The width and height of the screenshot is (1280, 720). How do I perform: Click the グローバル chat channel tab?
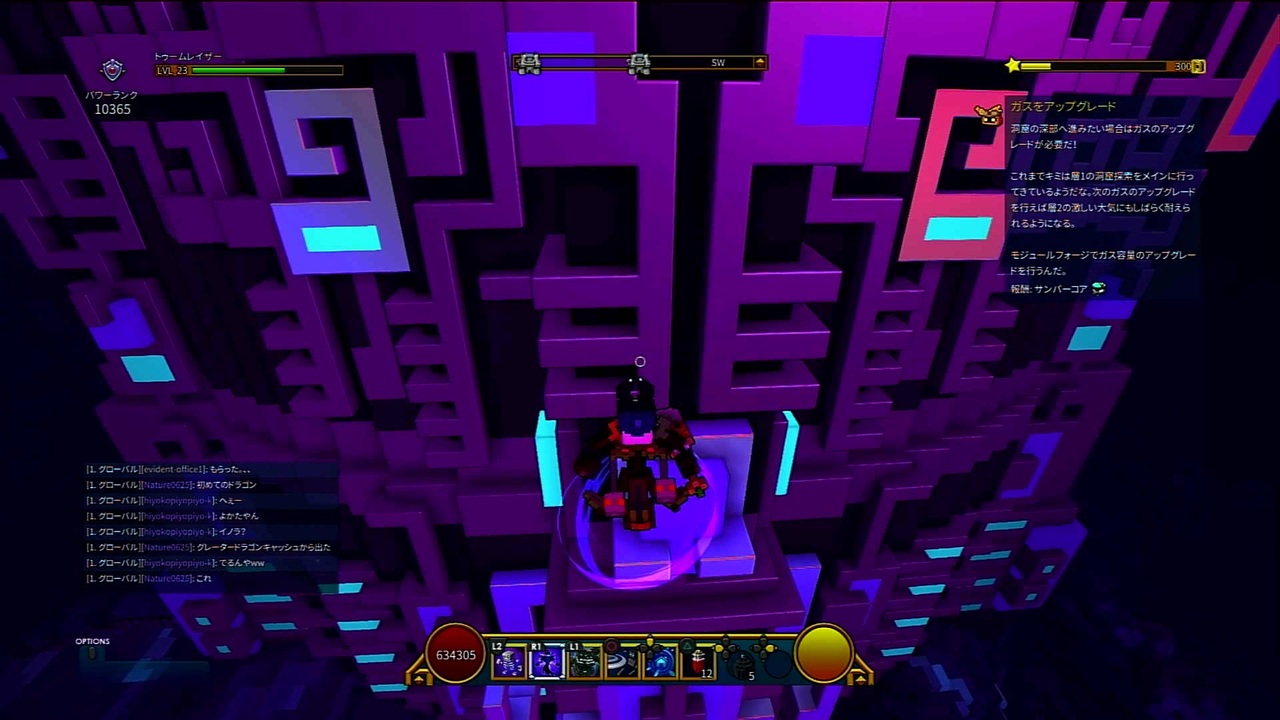113,468
